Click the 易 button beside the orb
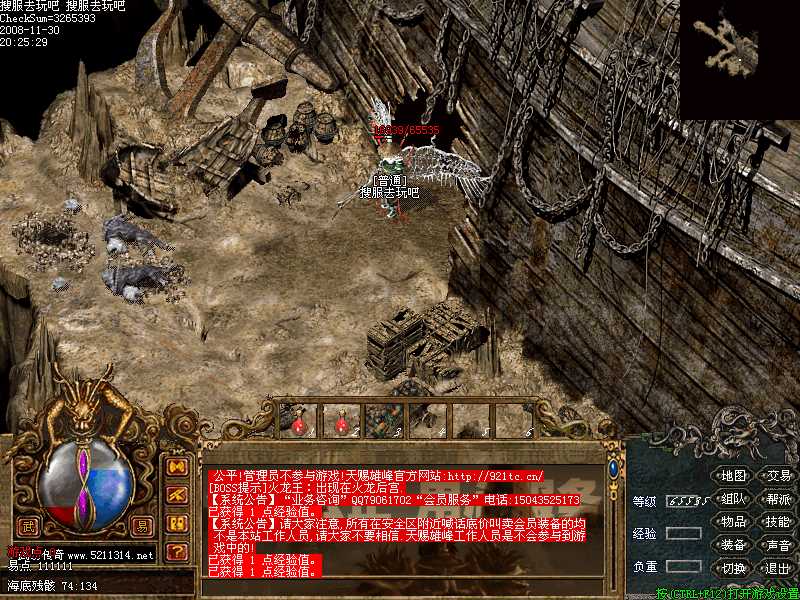The width and height of the screenshot is (800, 600). click(144, 525)
